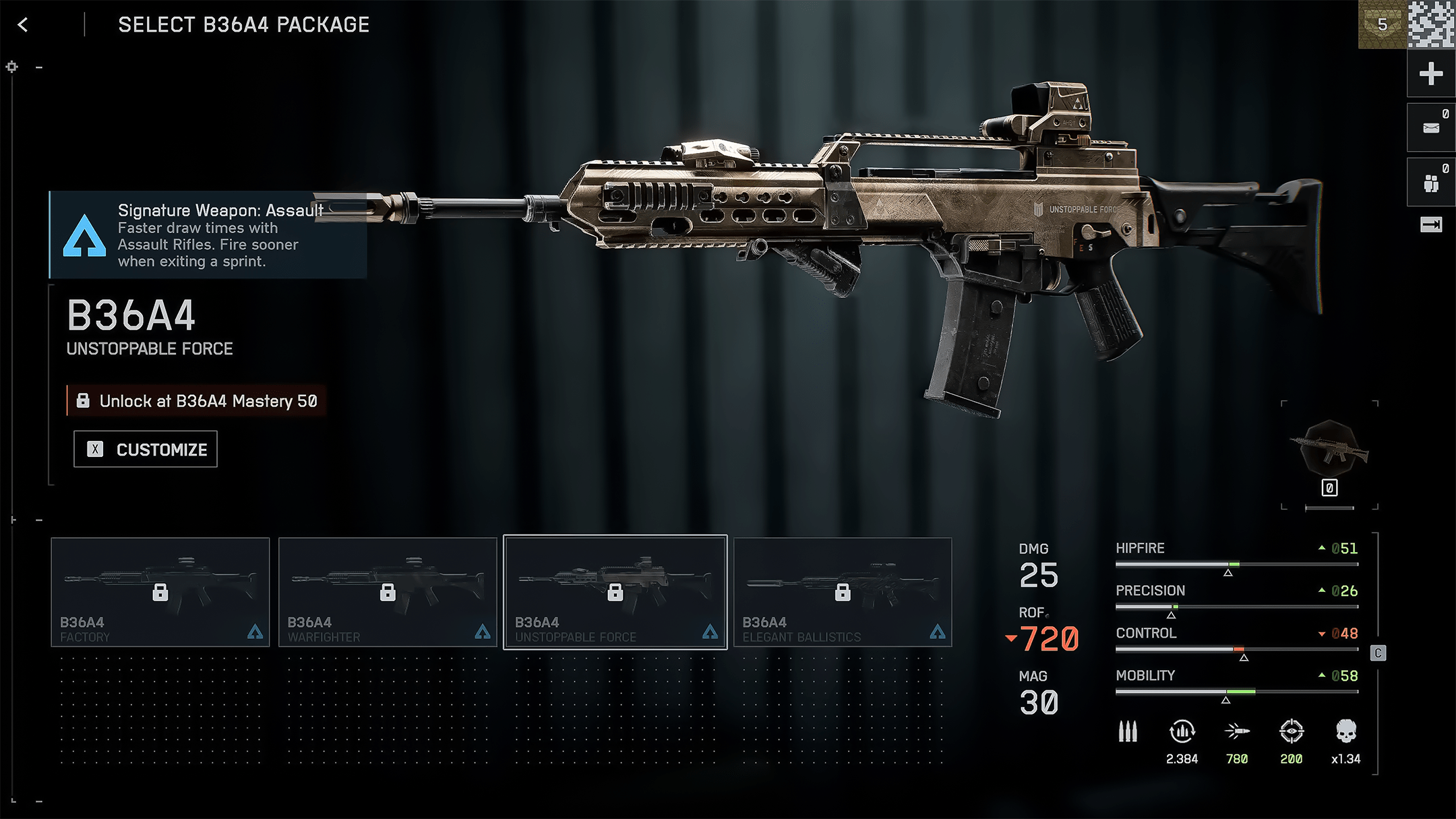Image resolution: width=1456 pixels, height=819 pixels.
Task: Click the sidebar collapse arrow icon on the right
Action: pyautogui.click(x=1430, y=224)
